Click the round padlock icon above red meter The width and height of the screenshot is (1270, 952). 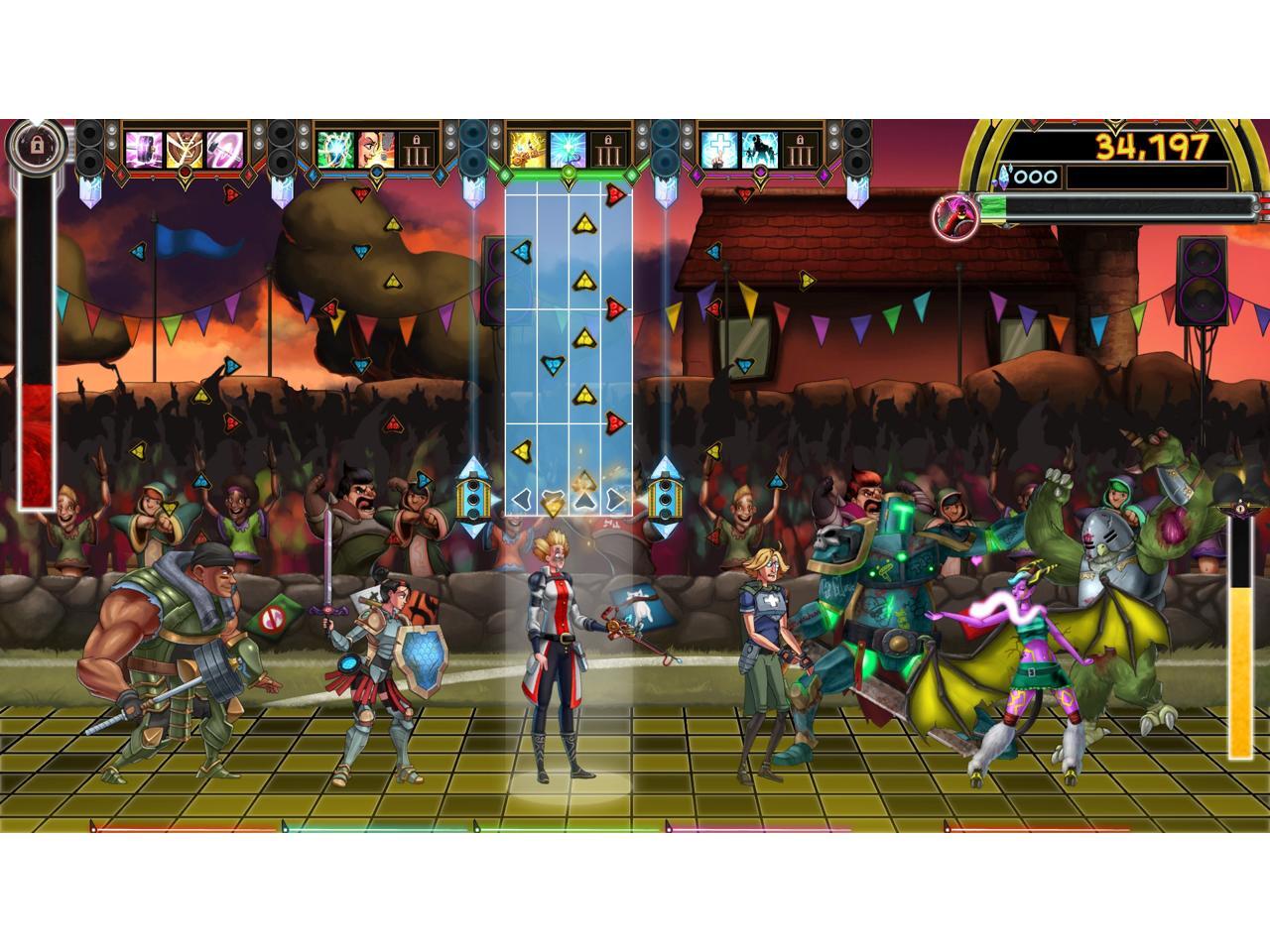37,146
